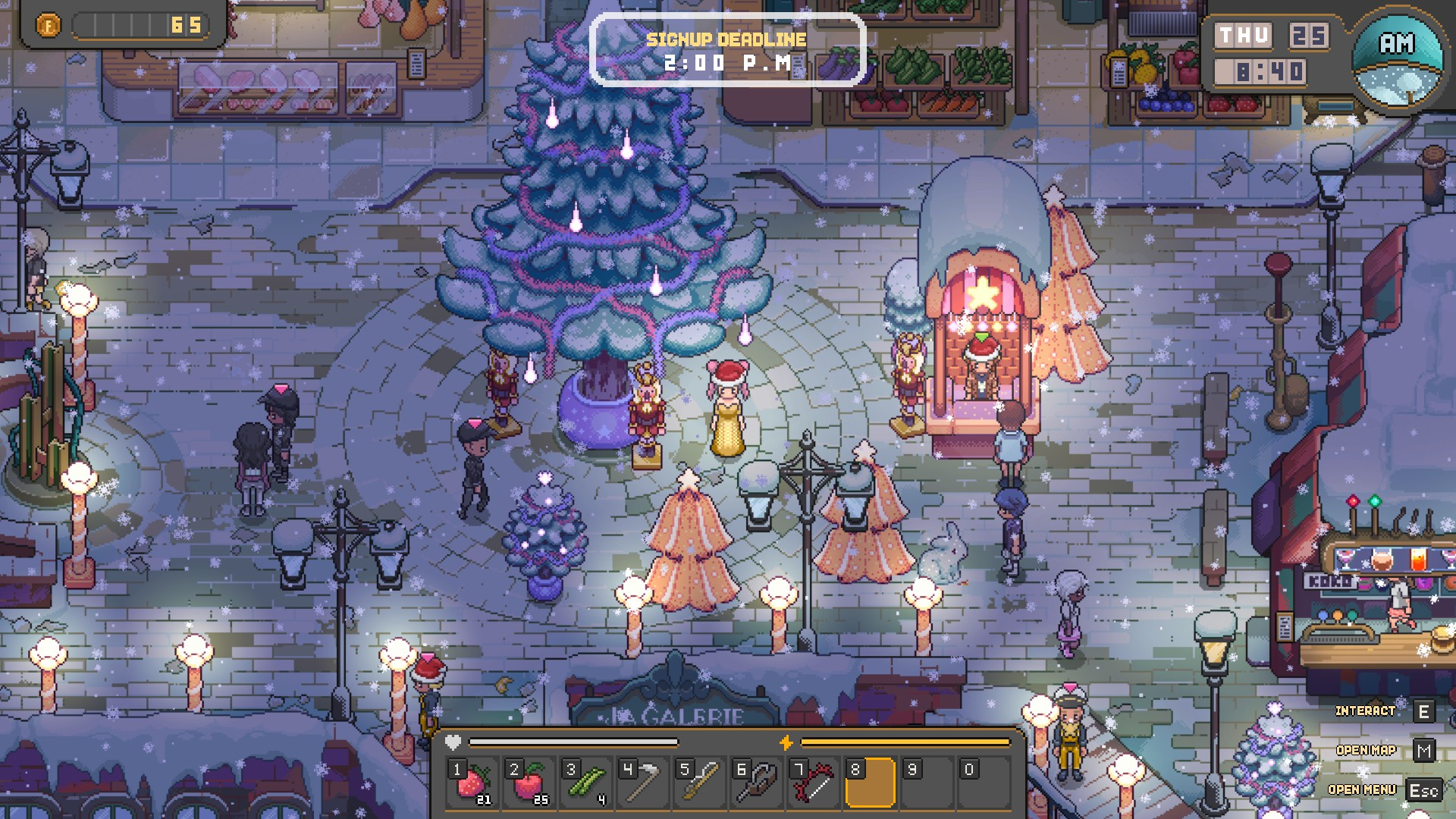1456x819 pixels.
Task: Click the highlighted empty slot 8
Action: tap(871, 783)
